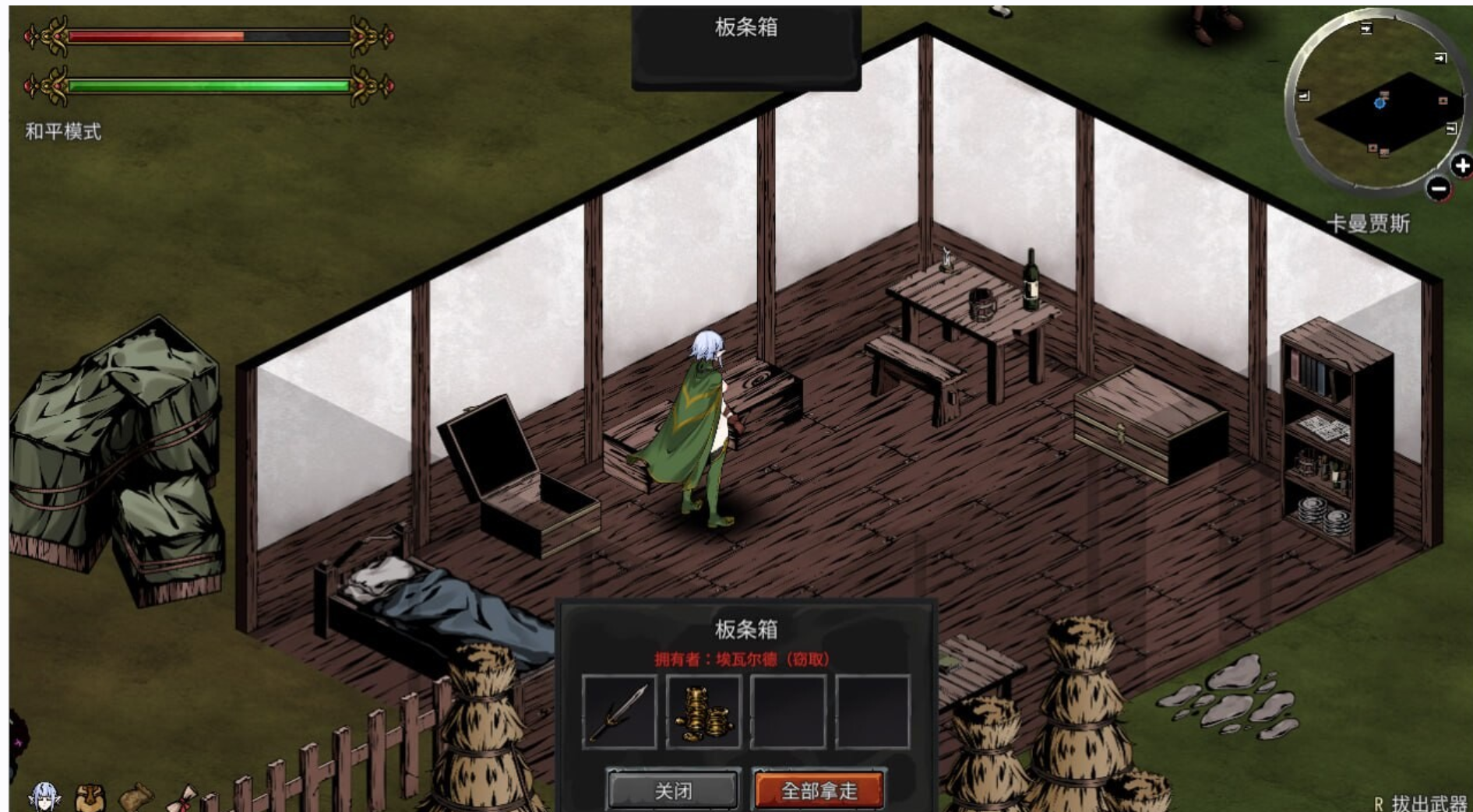Collapse the minimap with the minus button
Screen dimensions: 1473x812
click(1437, 187)
